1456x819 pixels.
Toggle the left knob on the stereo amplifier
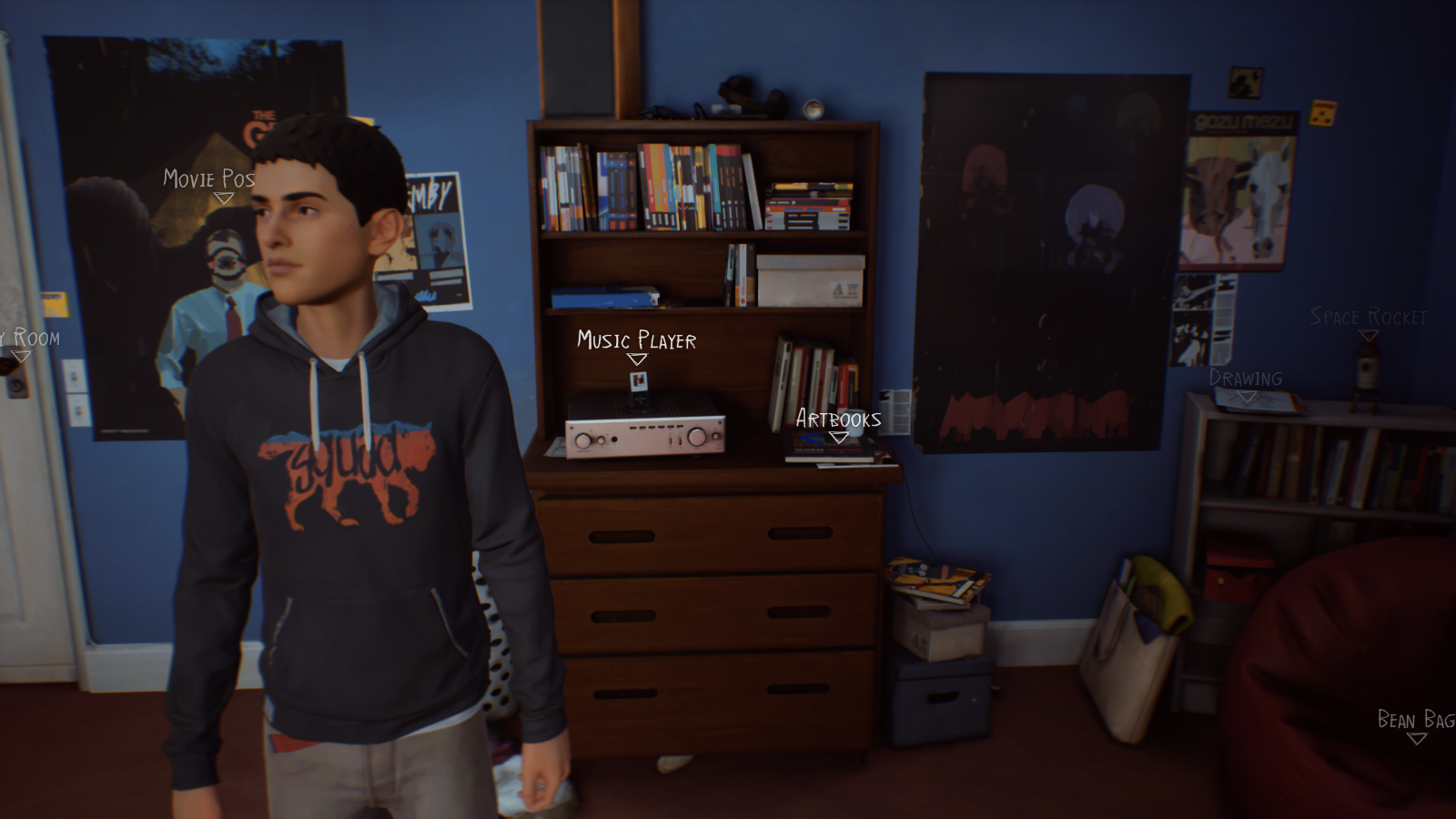[583, 439]
